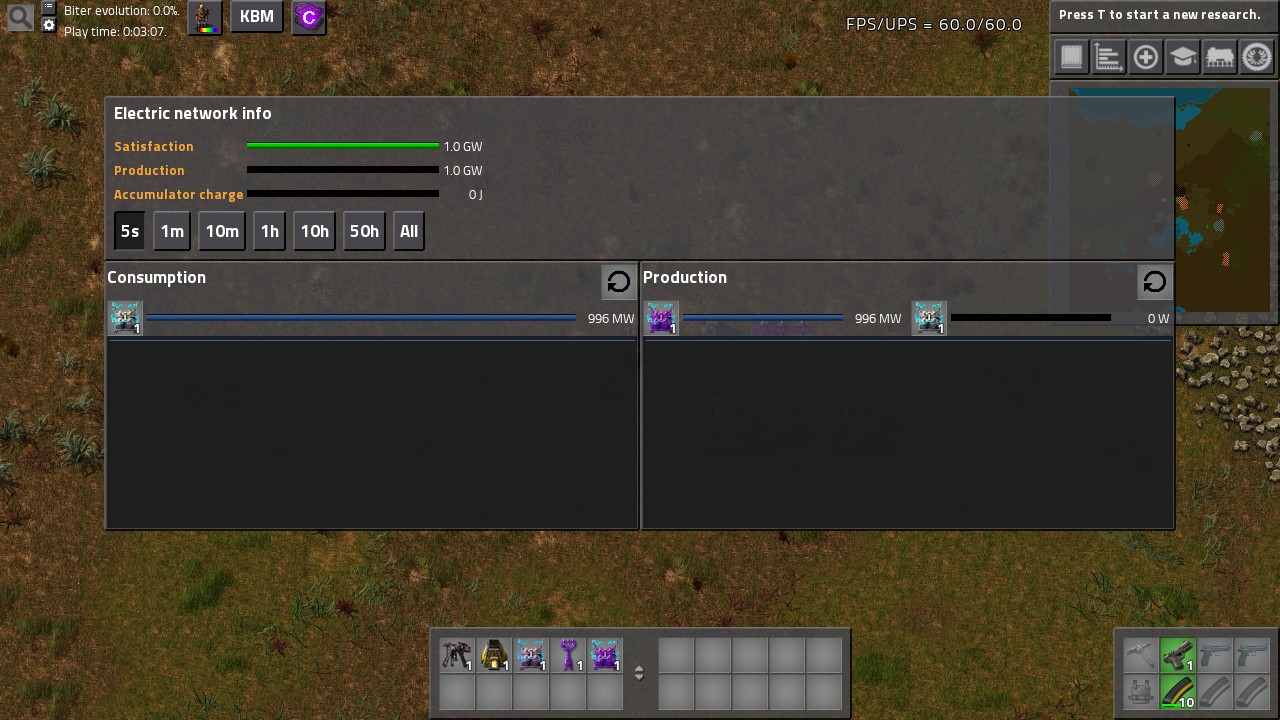Open the character colour button

click(205, 17)
